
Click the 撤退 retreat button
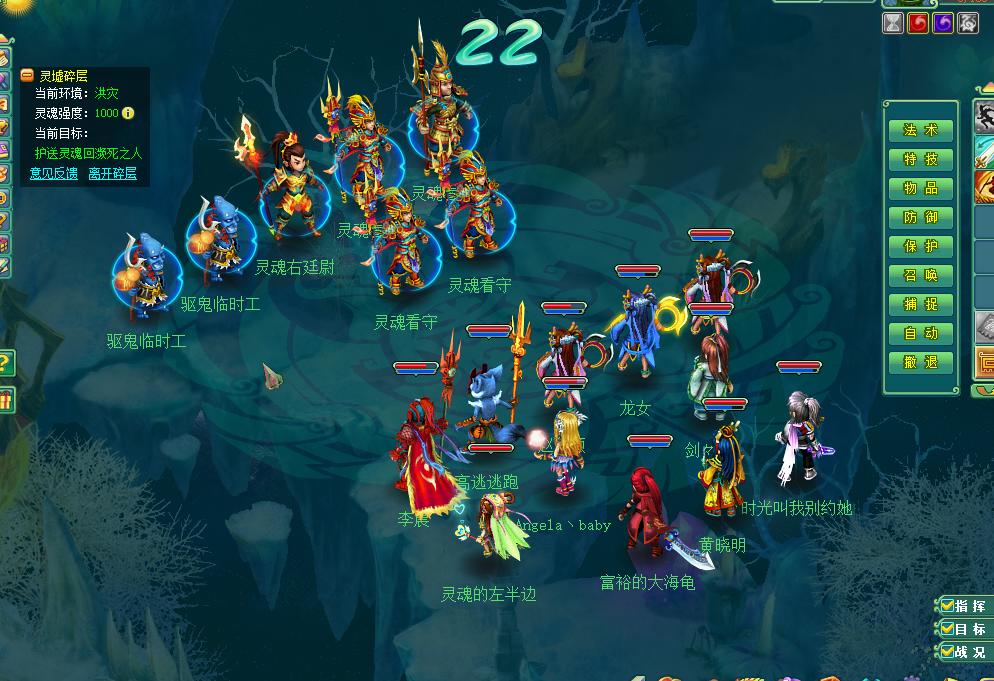920,362
